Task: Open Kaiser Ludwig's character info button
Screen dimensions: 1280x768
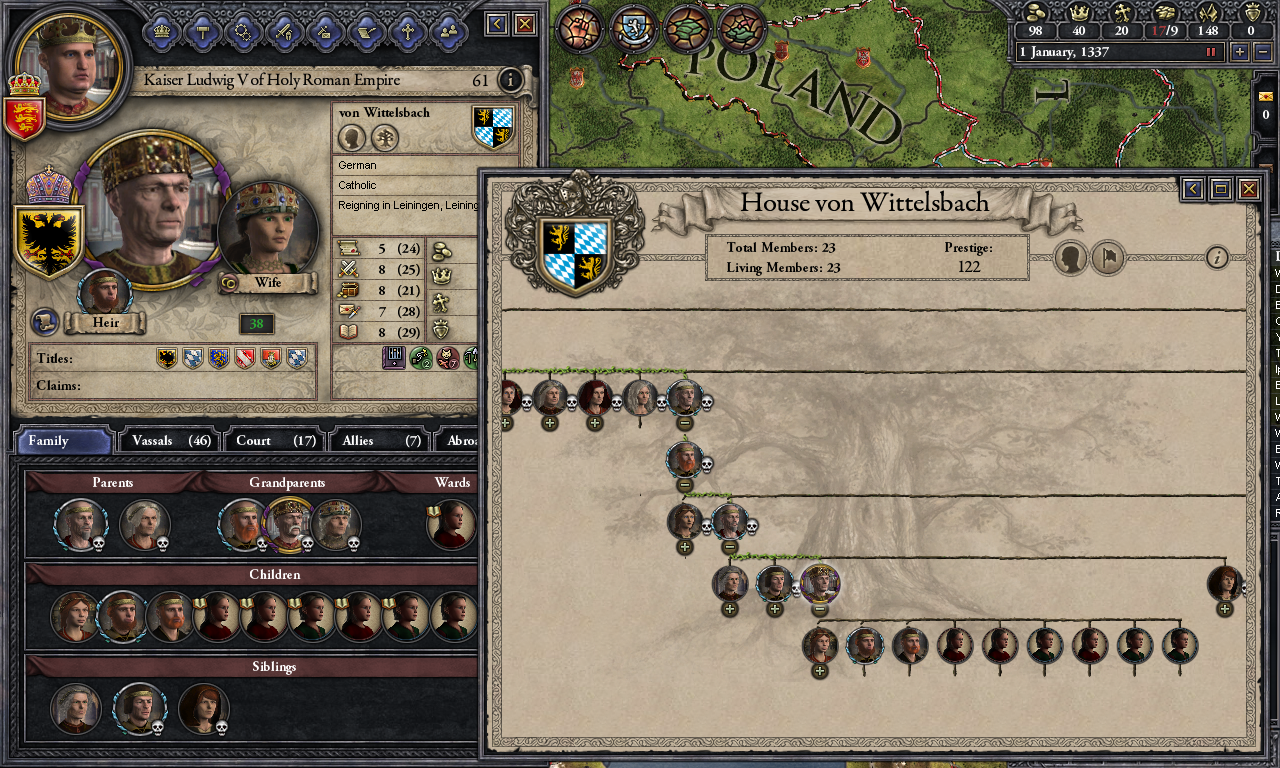Action: point(510,80)
